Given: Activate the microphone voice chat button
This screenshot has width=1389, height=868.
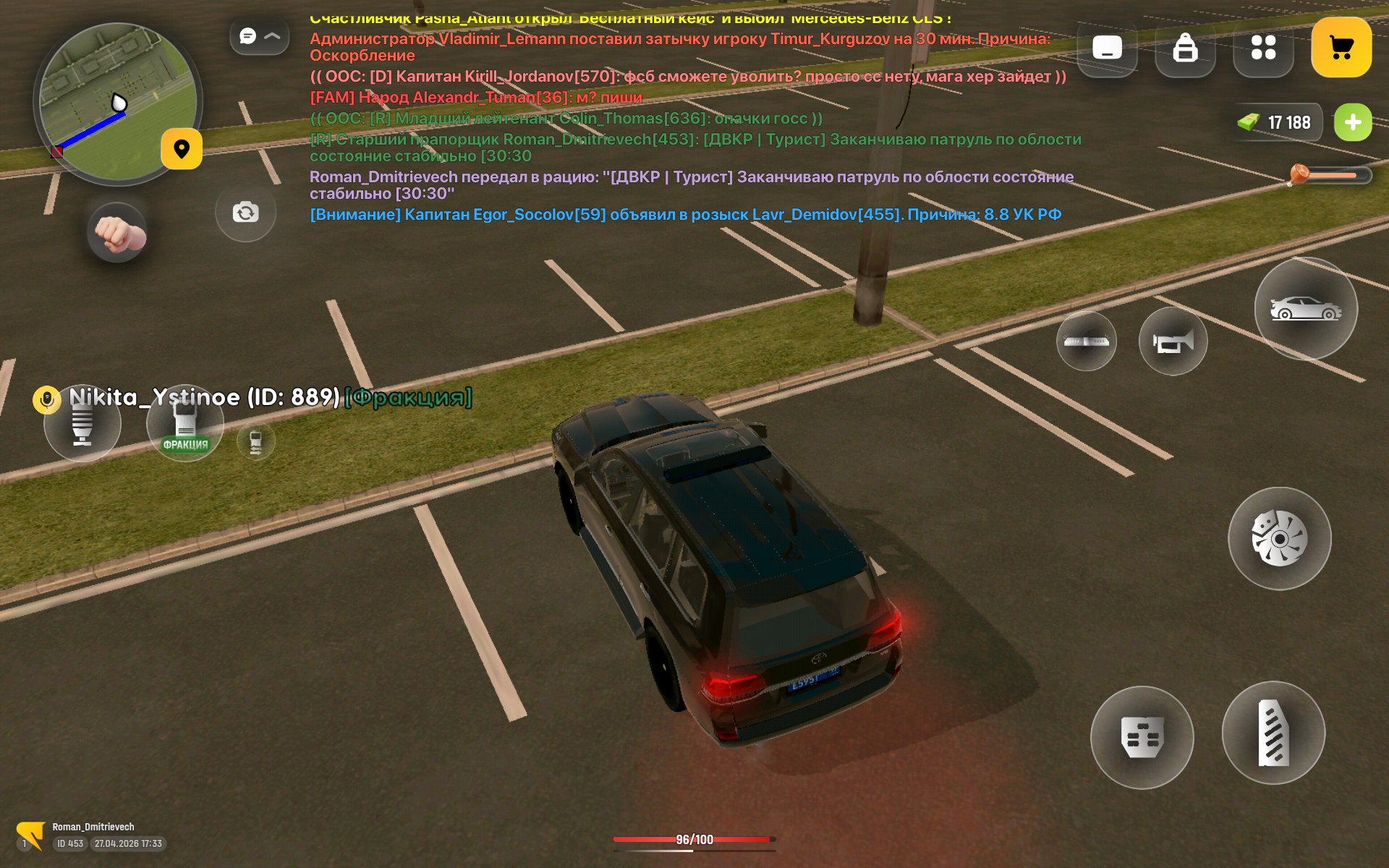Looking at the screenshot, I should pyautogui.click(x=82, y=423).
